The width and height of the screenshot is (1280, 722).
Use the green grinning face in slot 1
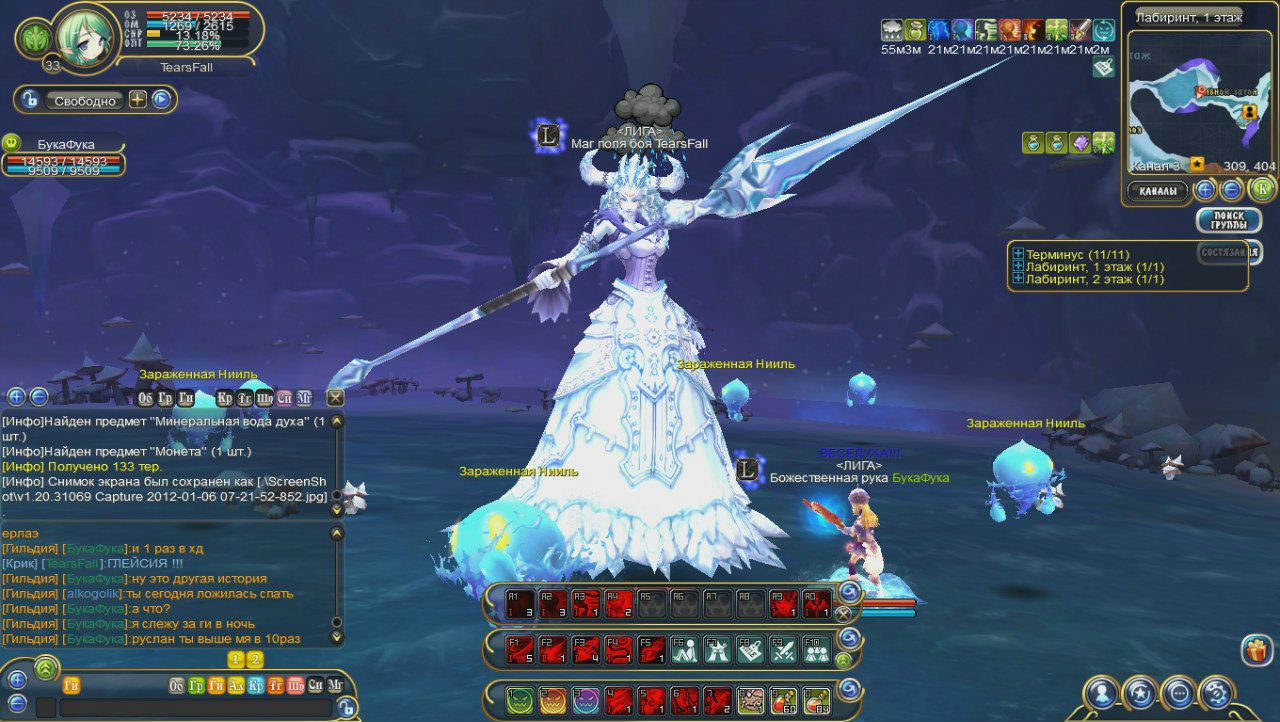coord(520,700)
